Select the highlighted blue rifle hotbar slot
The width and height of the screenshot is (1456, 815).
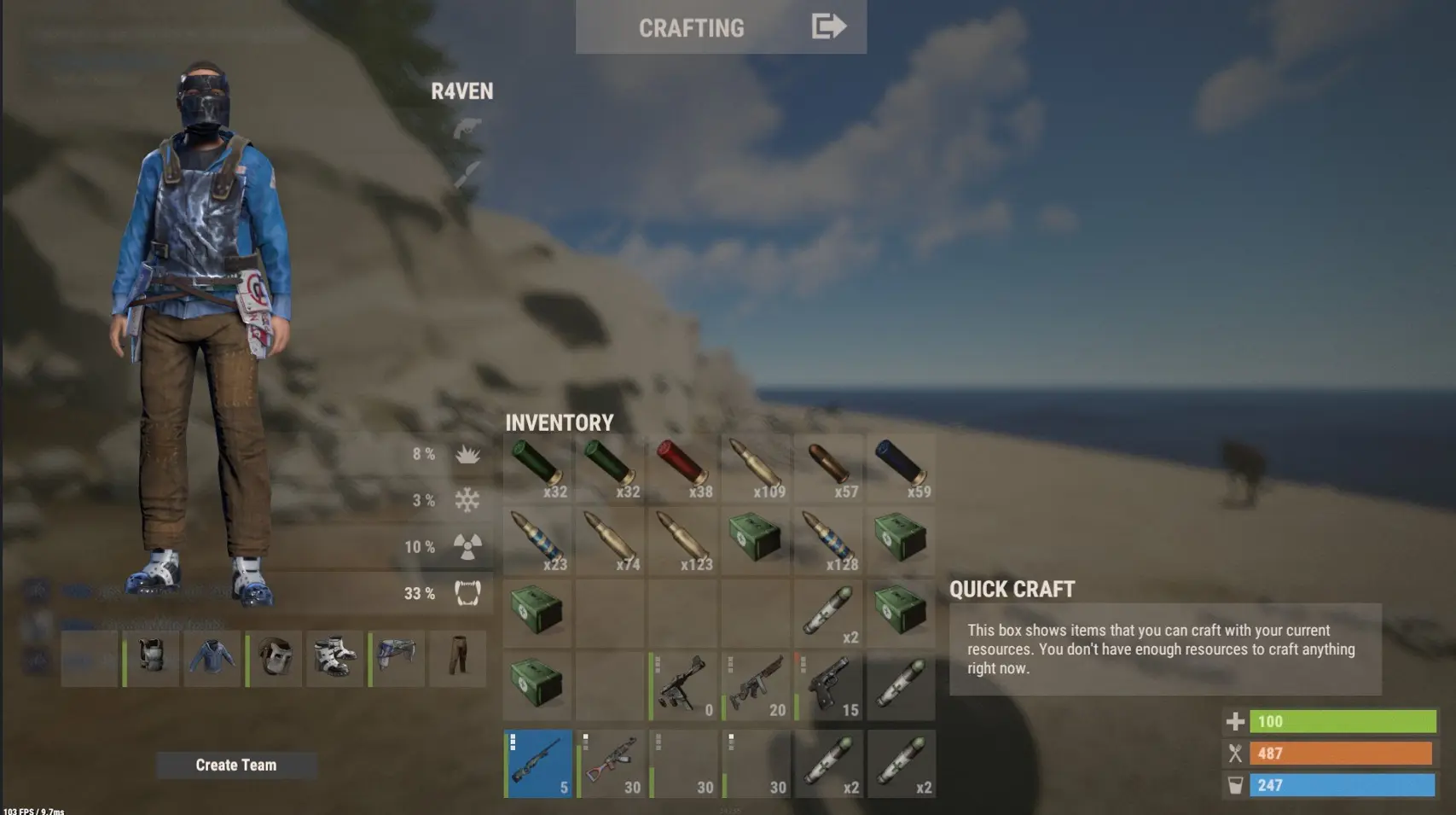point(537,764)
